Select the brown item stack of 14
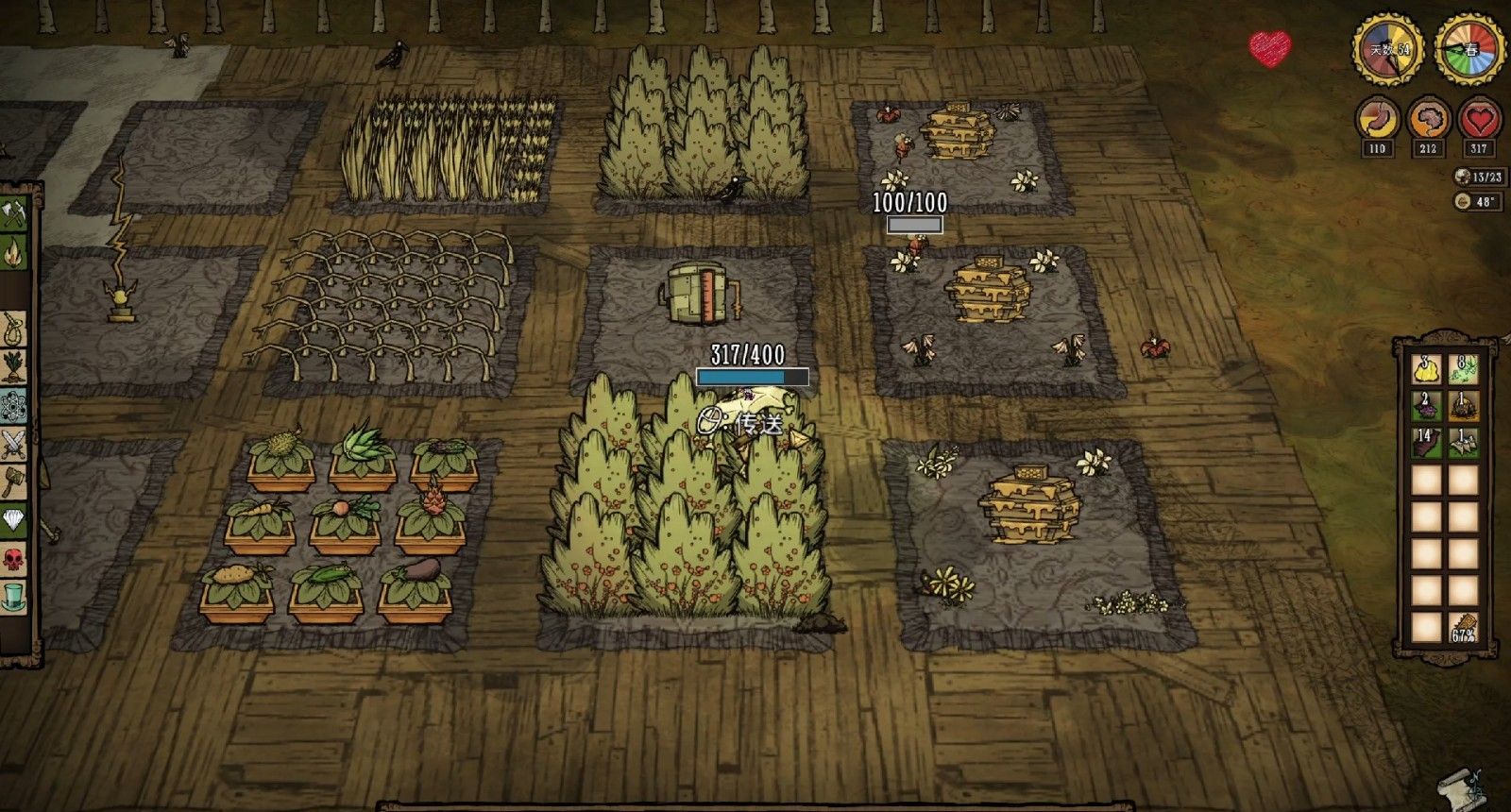 (x=1425, y=442)
